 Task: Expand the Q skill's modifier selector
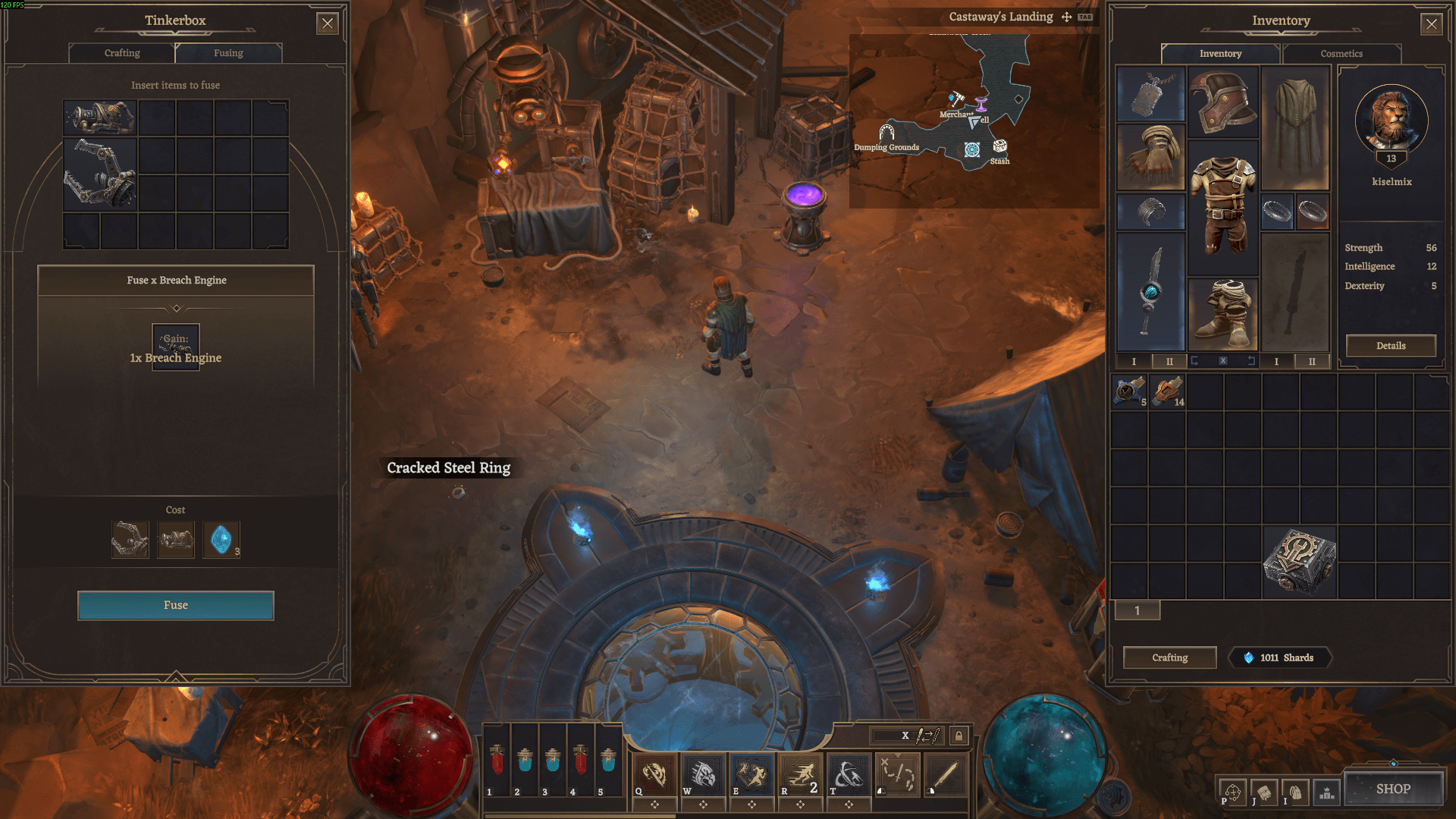point(655,804)
